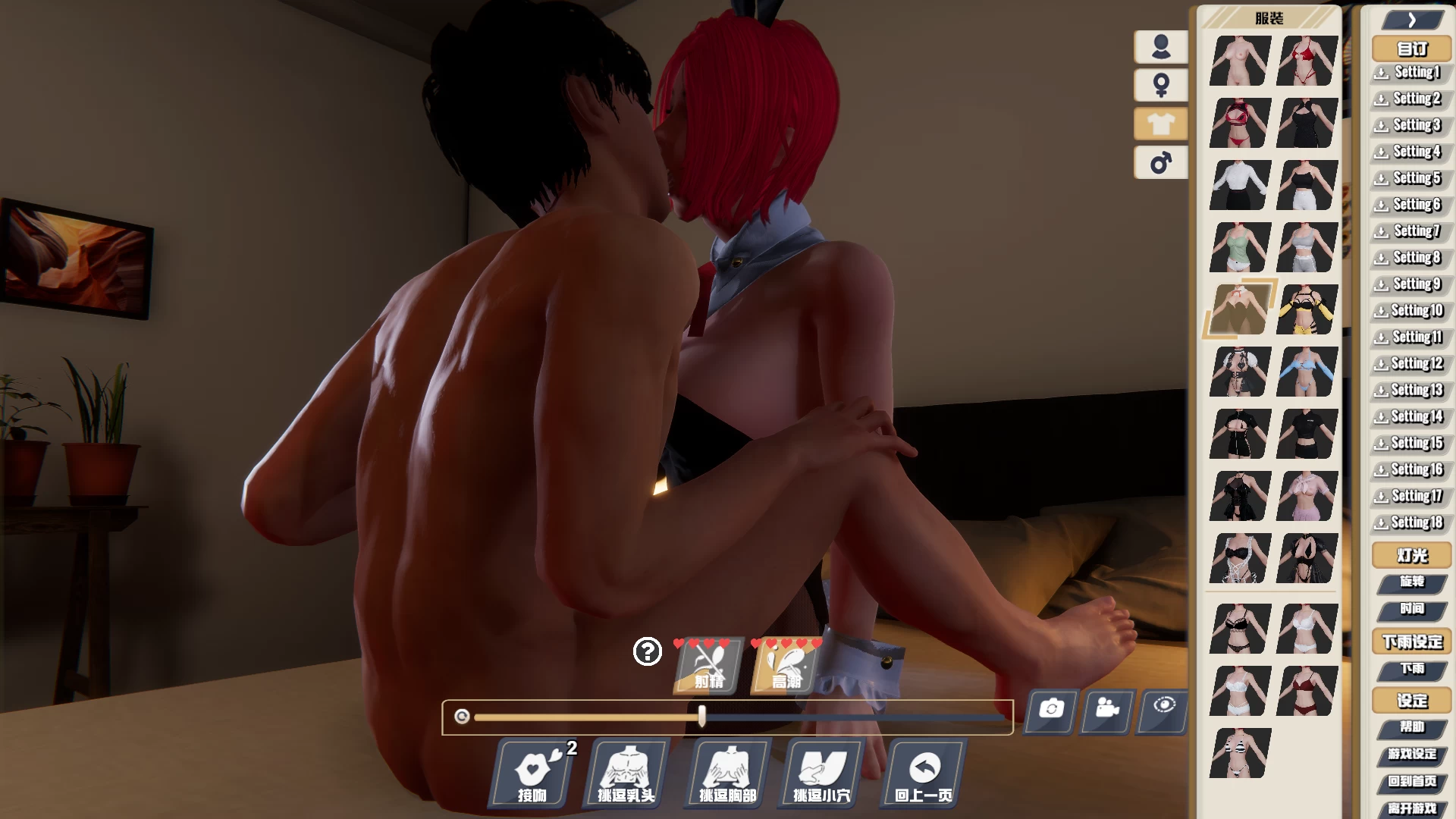Open the screenshot camera icon
The height and width of the screenshot is (819, 1456).
point(1050,711)
